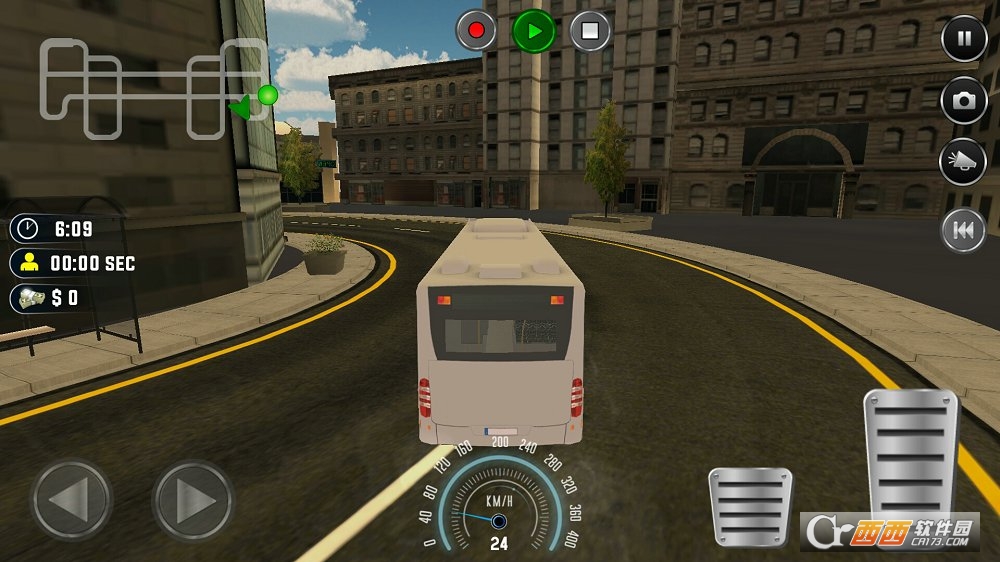The width and height of the screenshot is (1000, 562).
Task: Tap the camera view button
Action: (x=964, y=100)
